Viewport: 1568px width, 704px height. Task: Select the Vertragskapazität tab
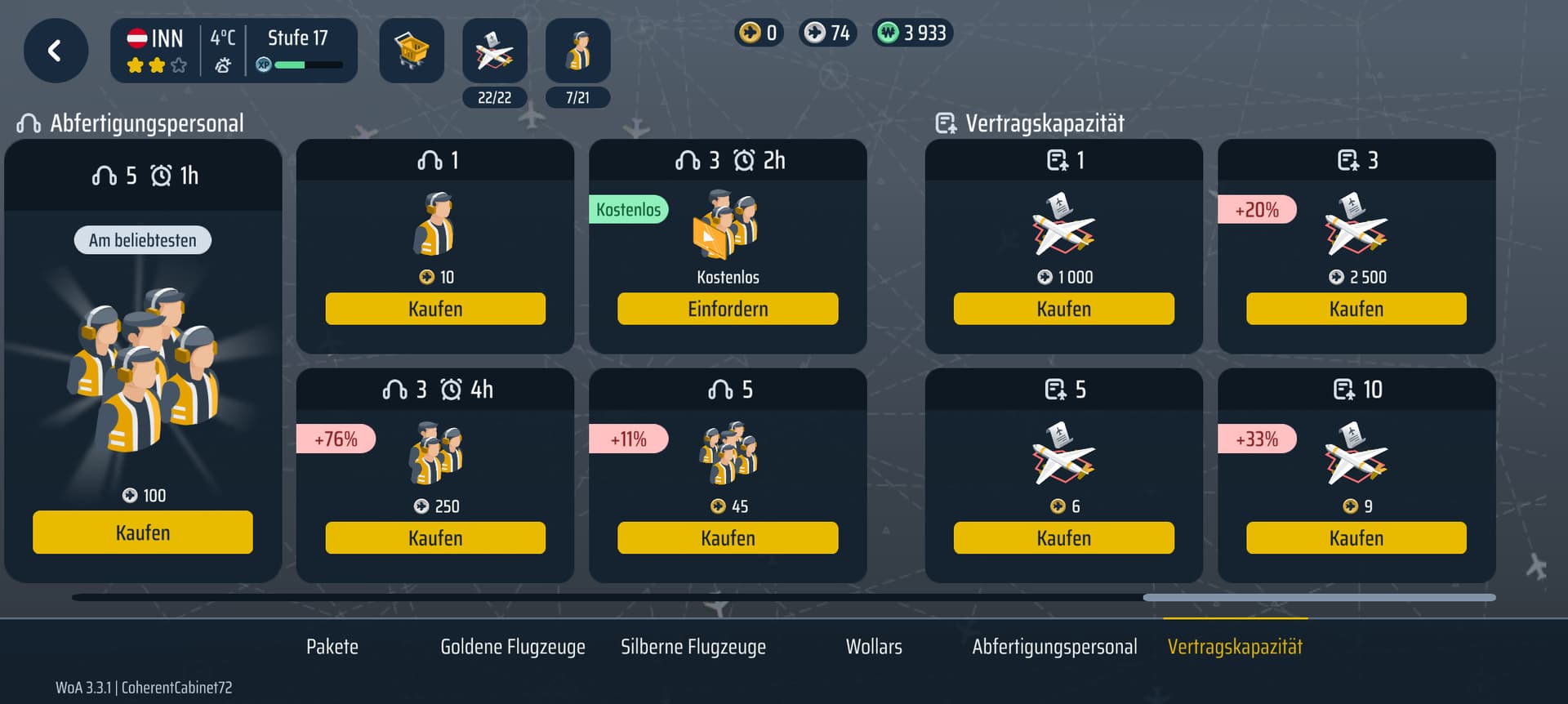click(1235, 647)
